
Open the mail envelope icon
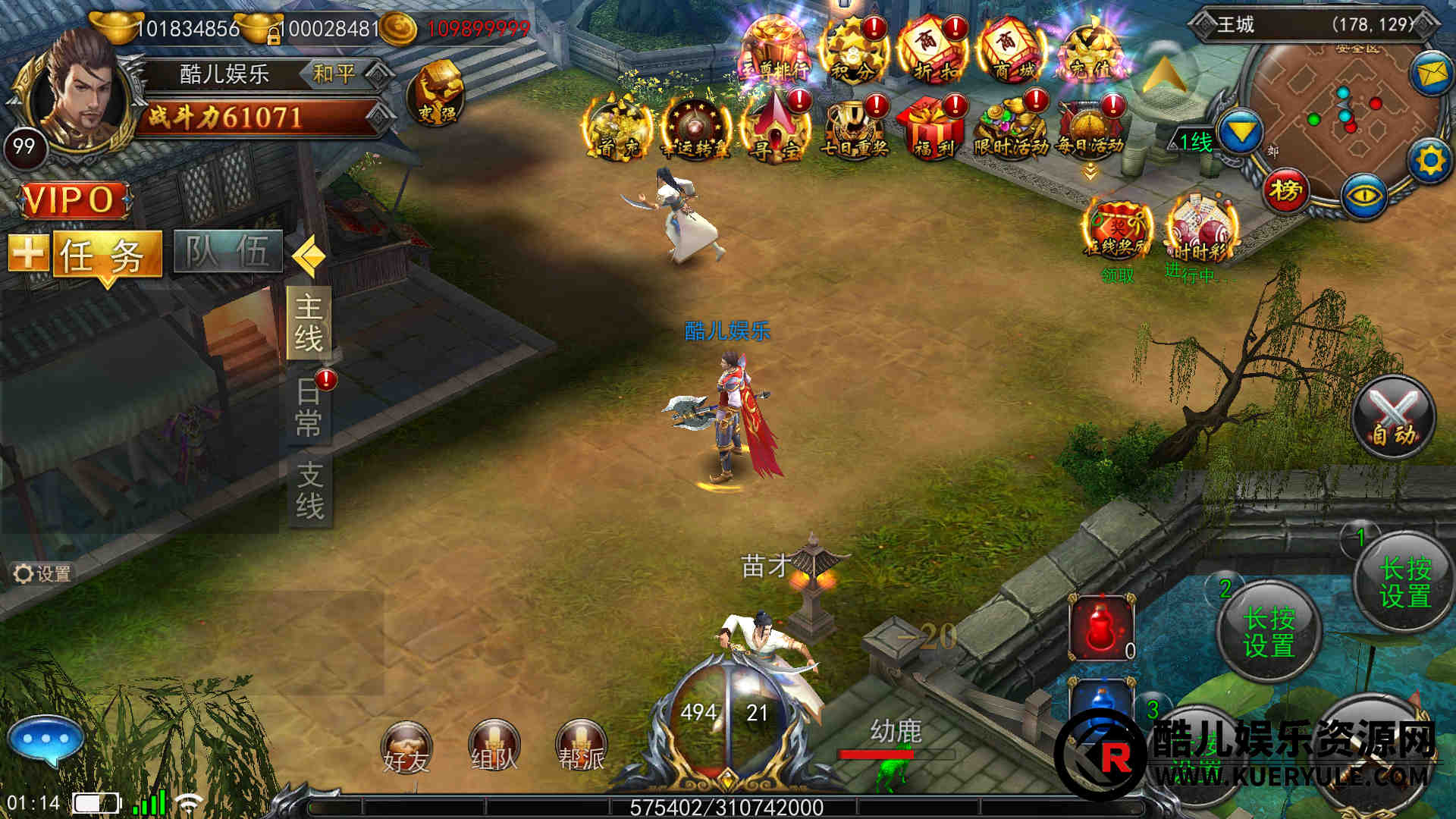coord(1430,74)
